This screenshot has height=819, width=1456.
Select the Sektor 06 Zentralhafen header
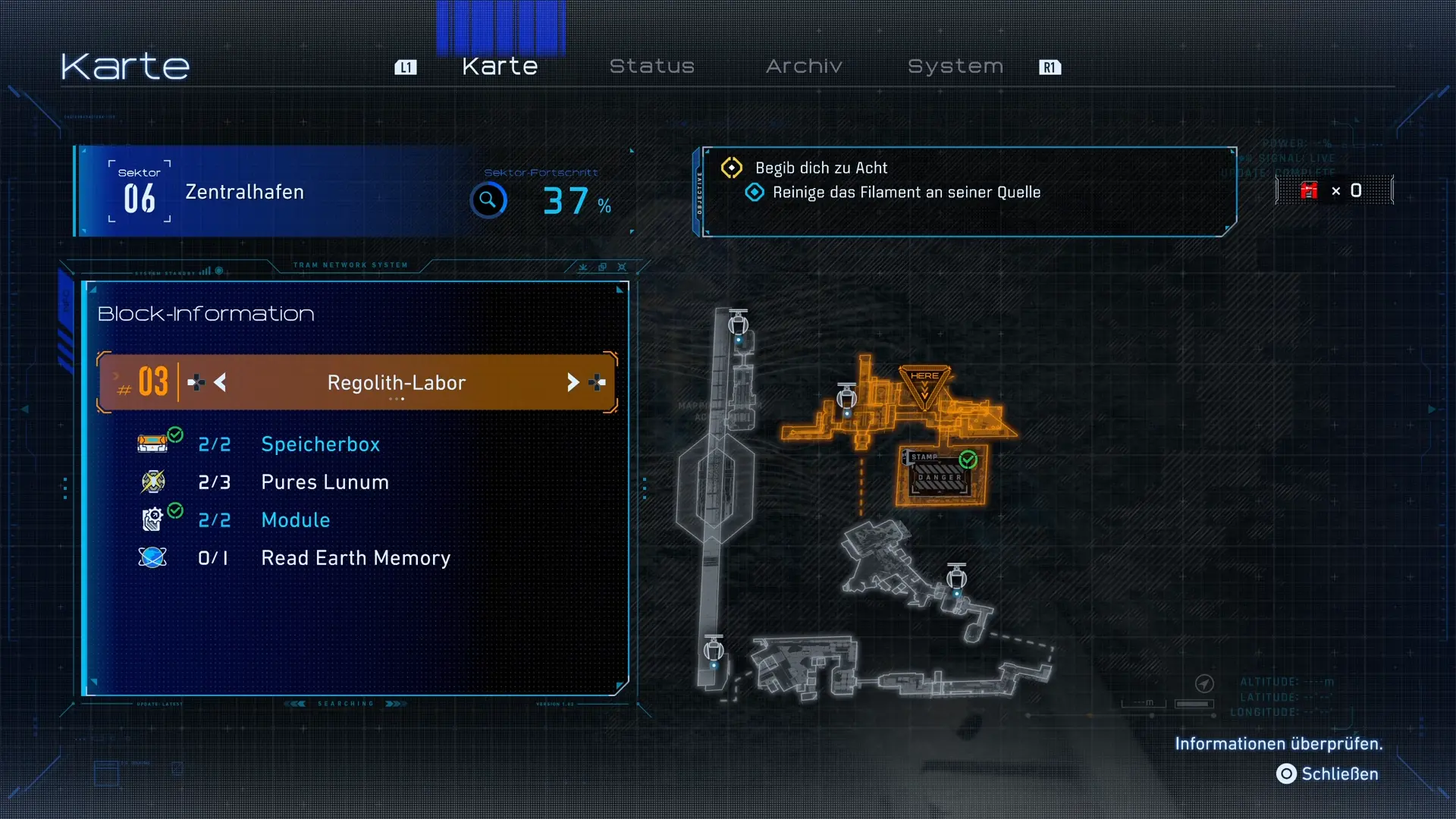coord(244,193)
